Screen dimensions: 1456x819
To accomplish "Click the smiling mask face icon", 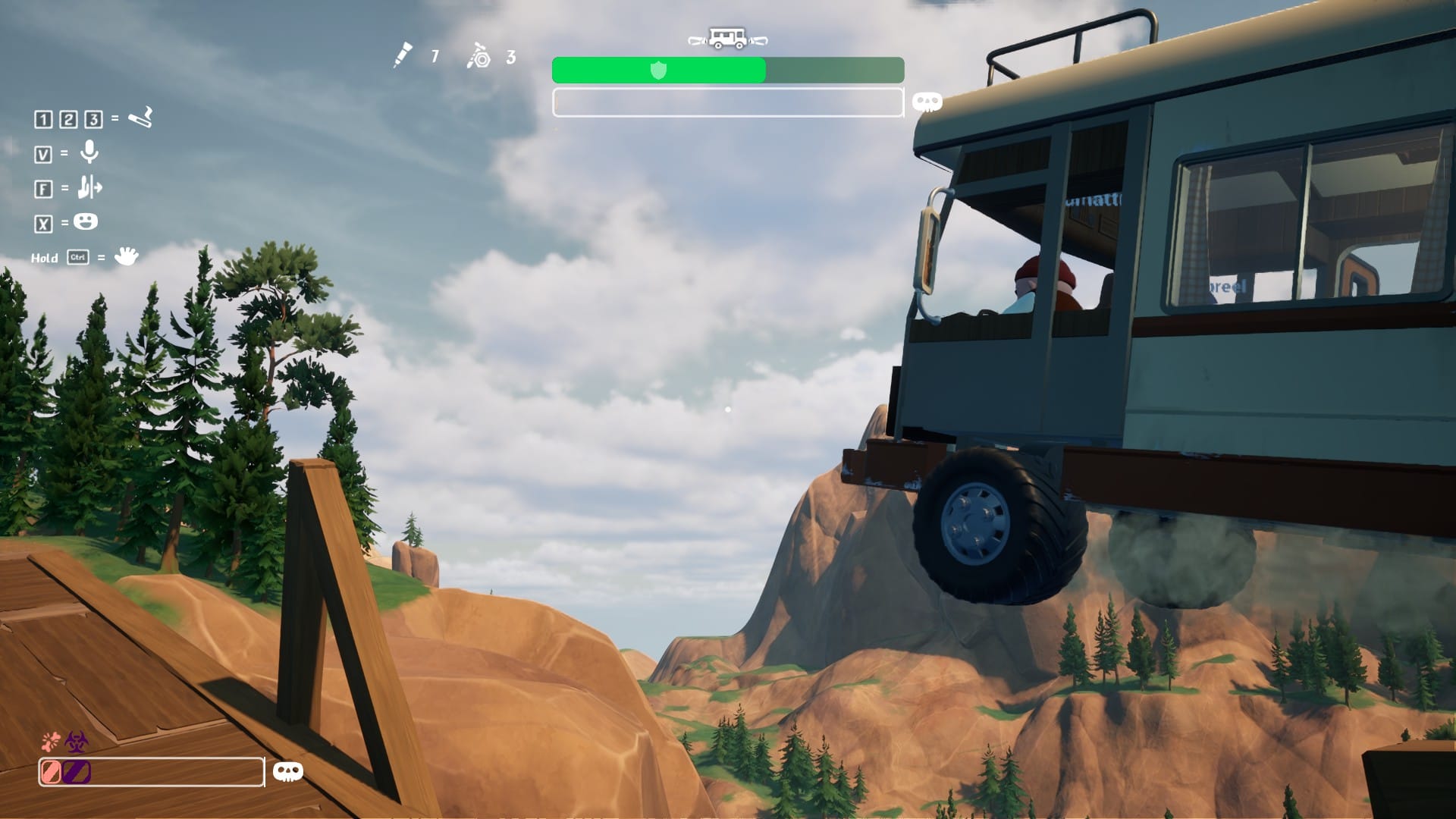I will tap(86, 221).
